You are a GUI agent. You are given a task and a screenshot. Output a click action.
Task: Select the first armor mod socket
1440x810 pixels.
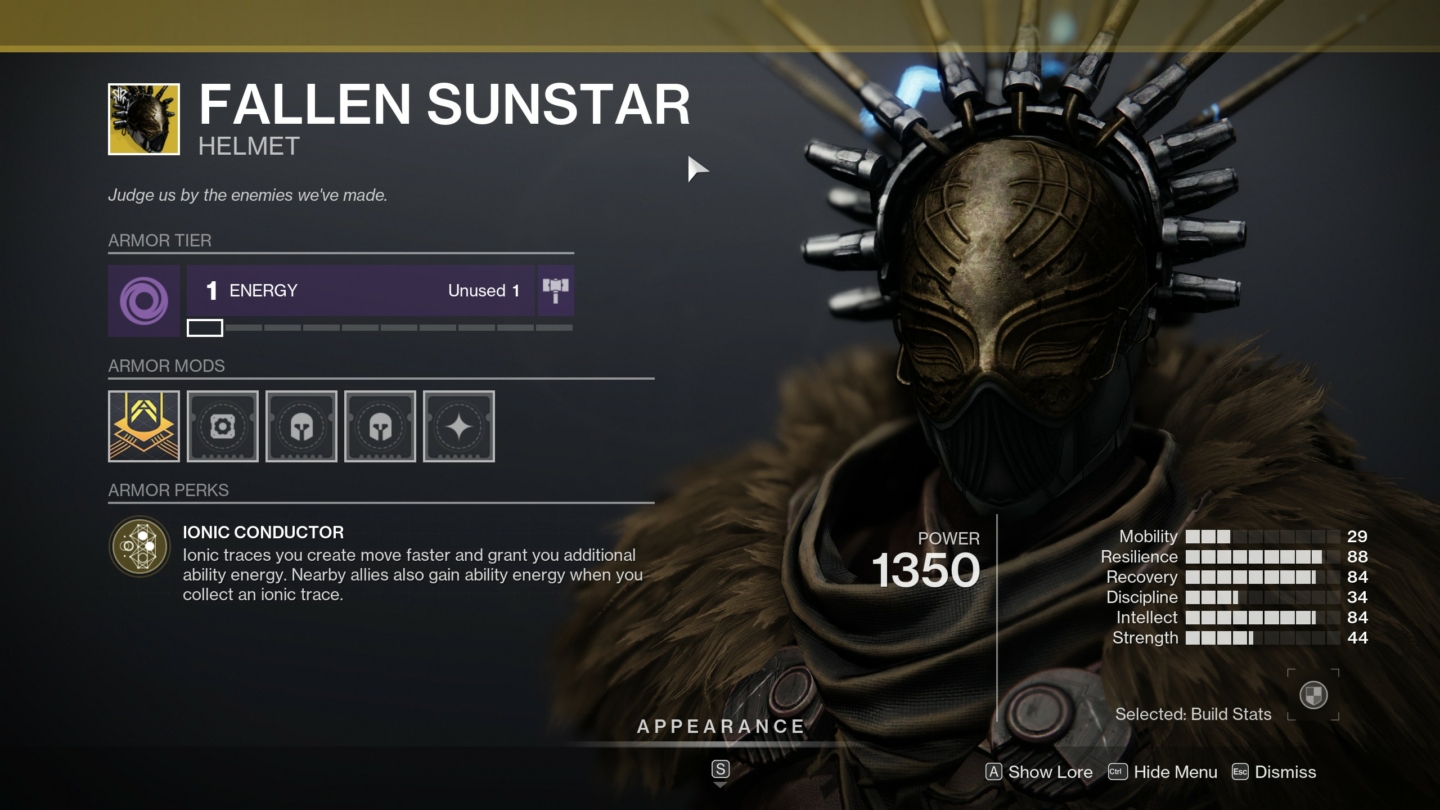click(x=143, y=425)
